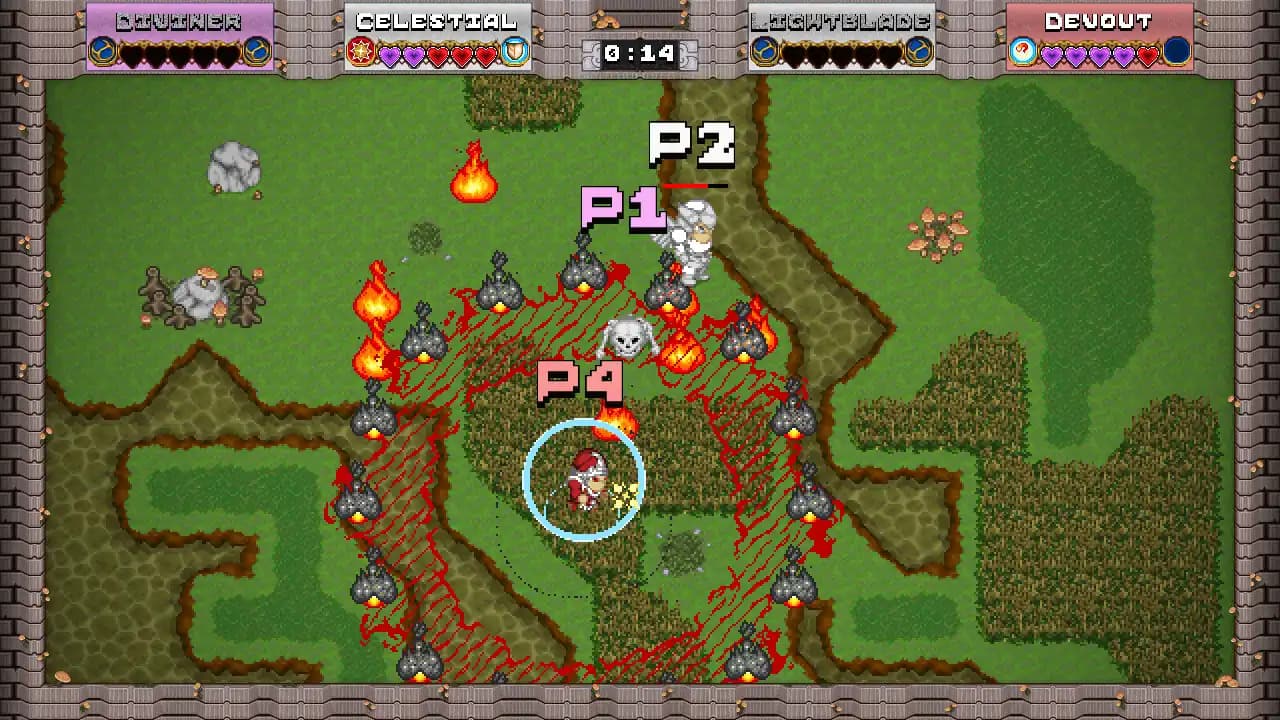Viewport: 1280px width, 720px height.
Task: Click the Celestial's sun medallion icon
Action: click(360, 52)
